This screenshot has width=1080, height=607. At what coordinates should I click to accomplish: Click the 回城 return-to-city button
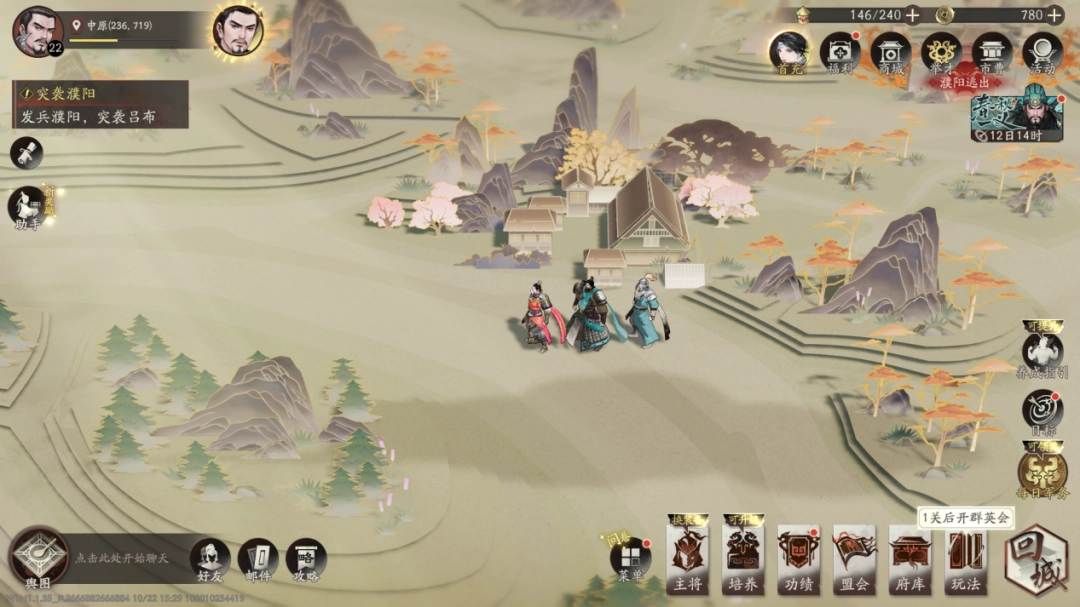[1037, 558]
